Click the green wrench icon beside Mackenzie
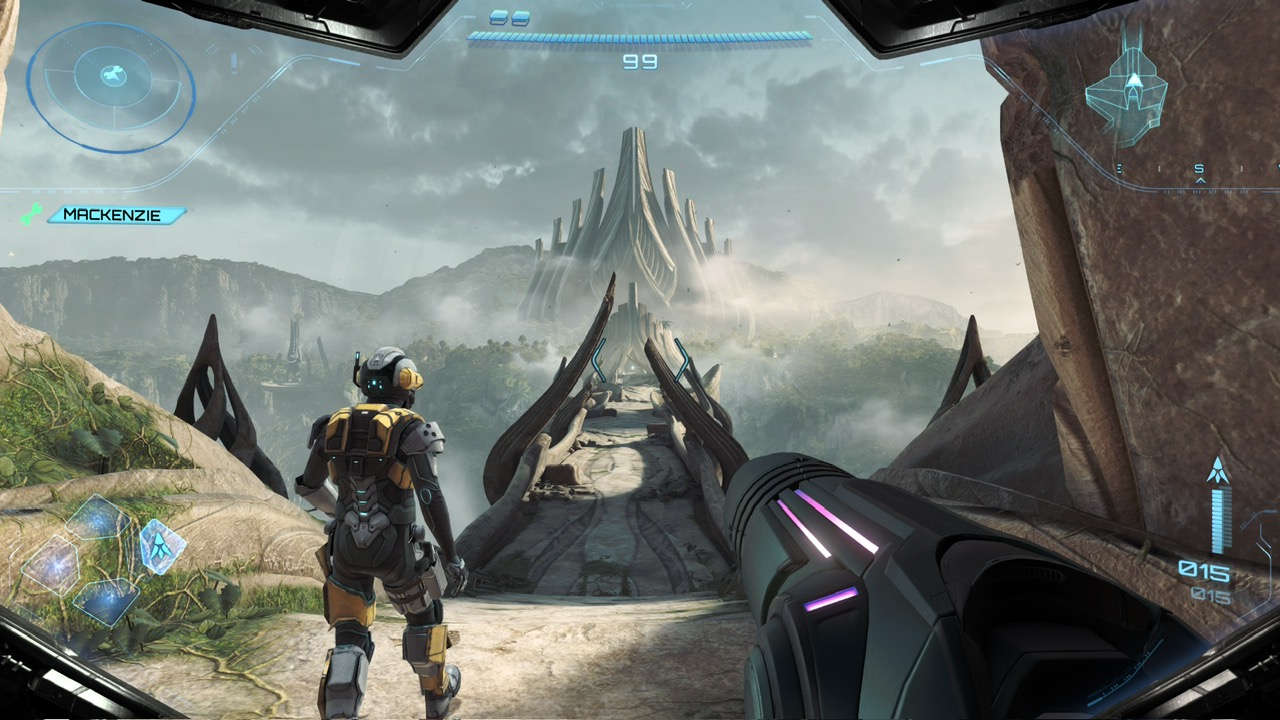 tap(32, 214)
